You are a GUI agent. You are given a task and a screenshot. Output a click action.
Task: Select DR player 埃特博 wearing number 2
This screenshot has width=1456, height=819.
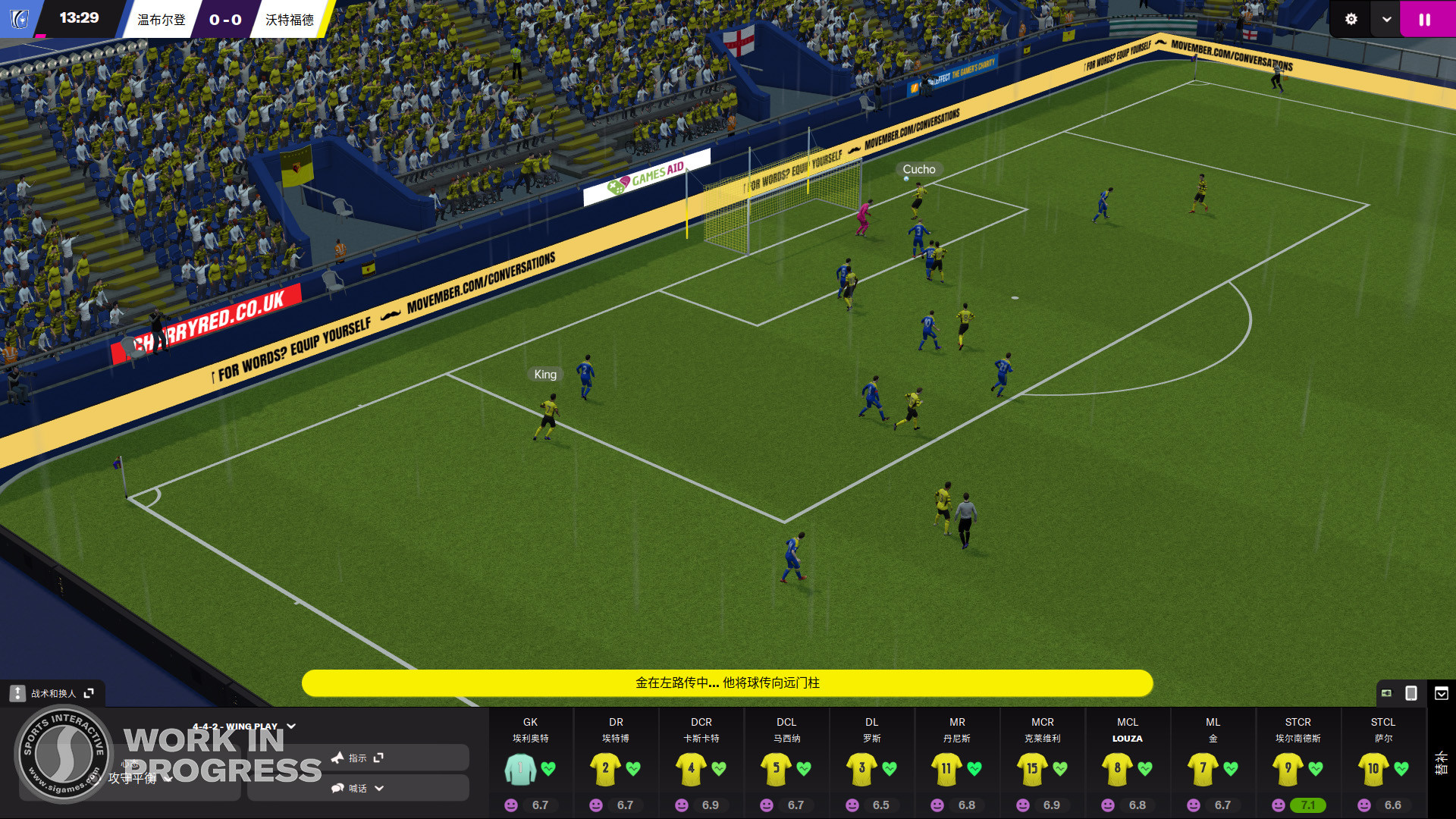click(605, 768)
